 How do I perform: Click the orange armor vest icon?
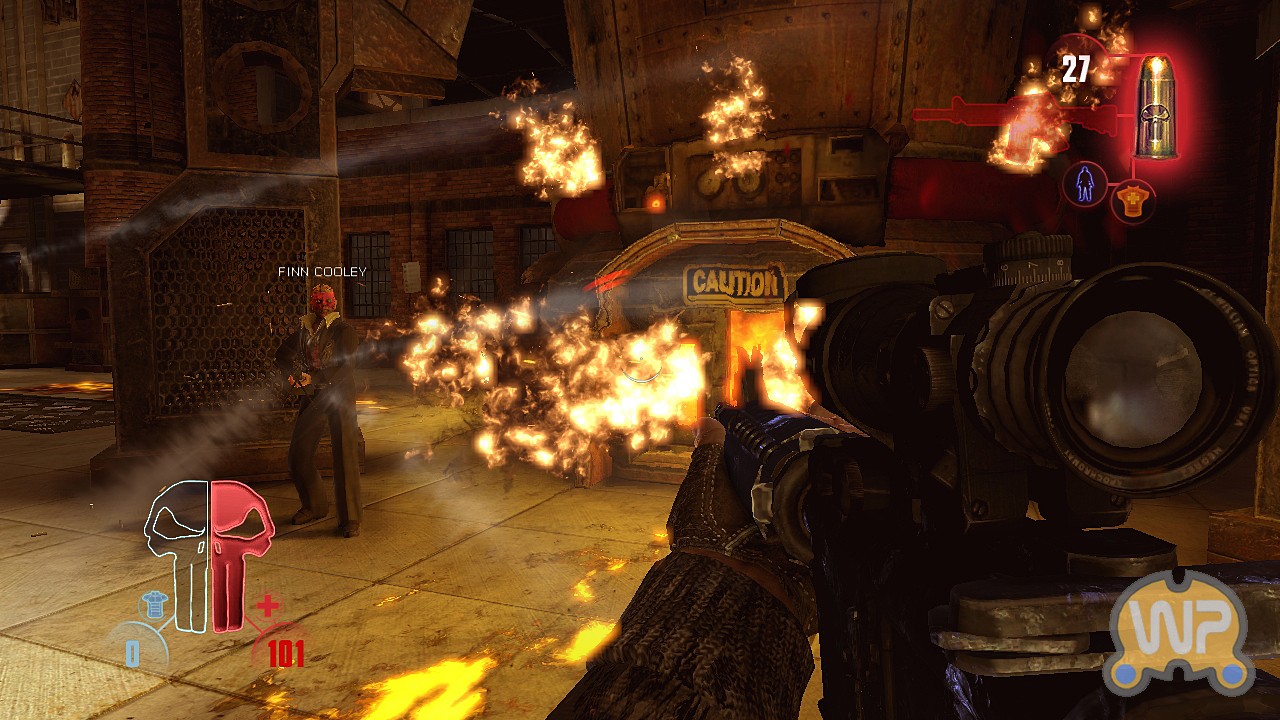tap(1132, 200)
